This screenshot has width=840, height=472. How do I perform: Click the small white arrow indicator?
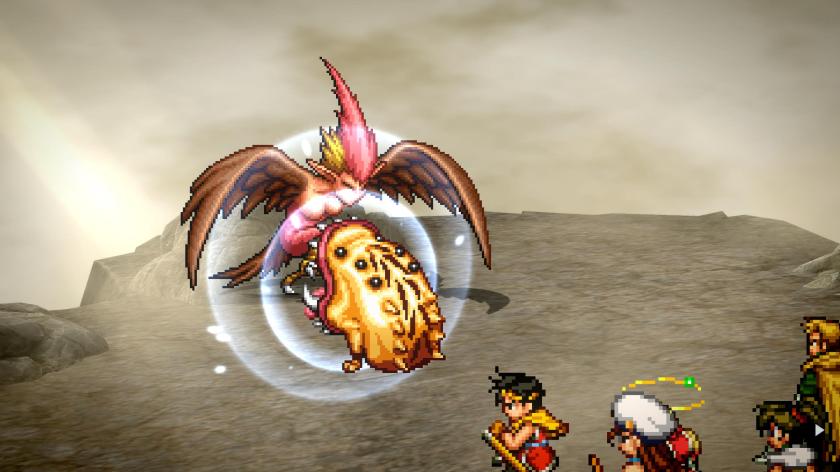pyautogui.click(x=821, y=431)
